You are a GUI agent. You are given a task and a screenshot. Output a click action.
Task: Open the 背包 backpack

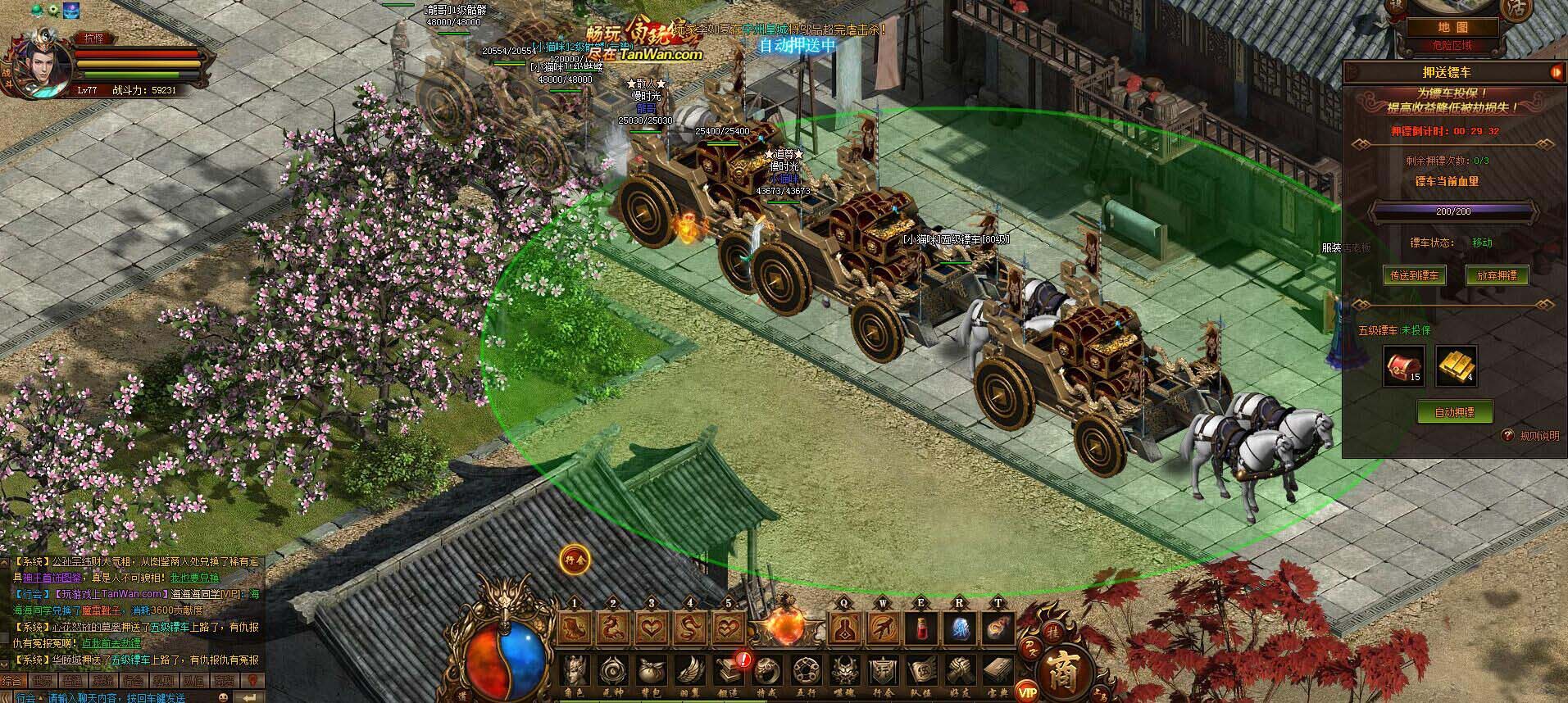651,674
